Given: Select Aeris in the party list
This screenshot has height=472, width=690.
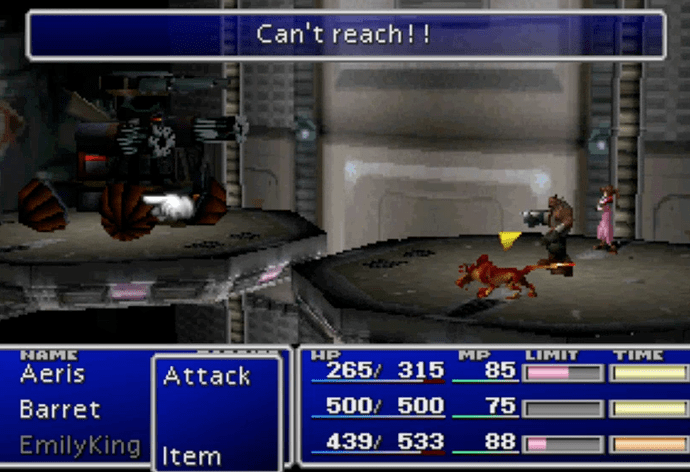Looking at the screenshot, I should click(x=52, y=375).
